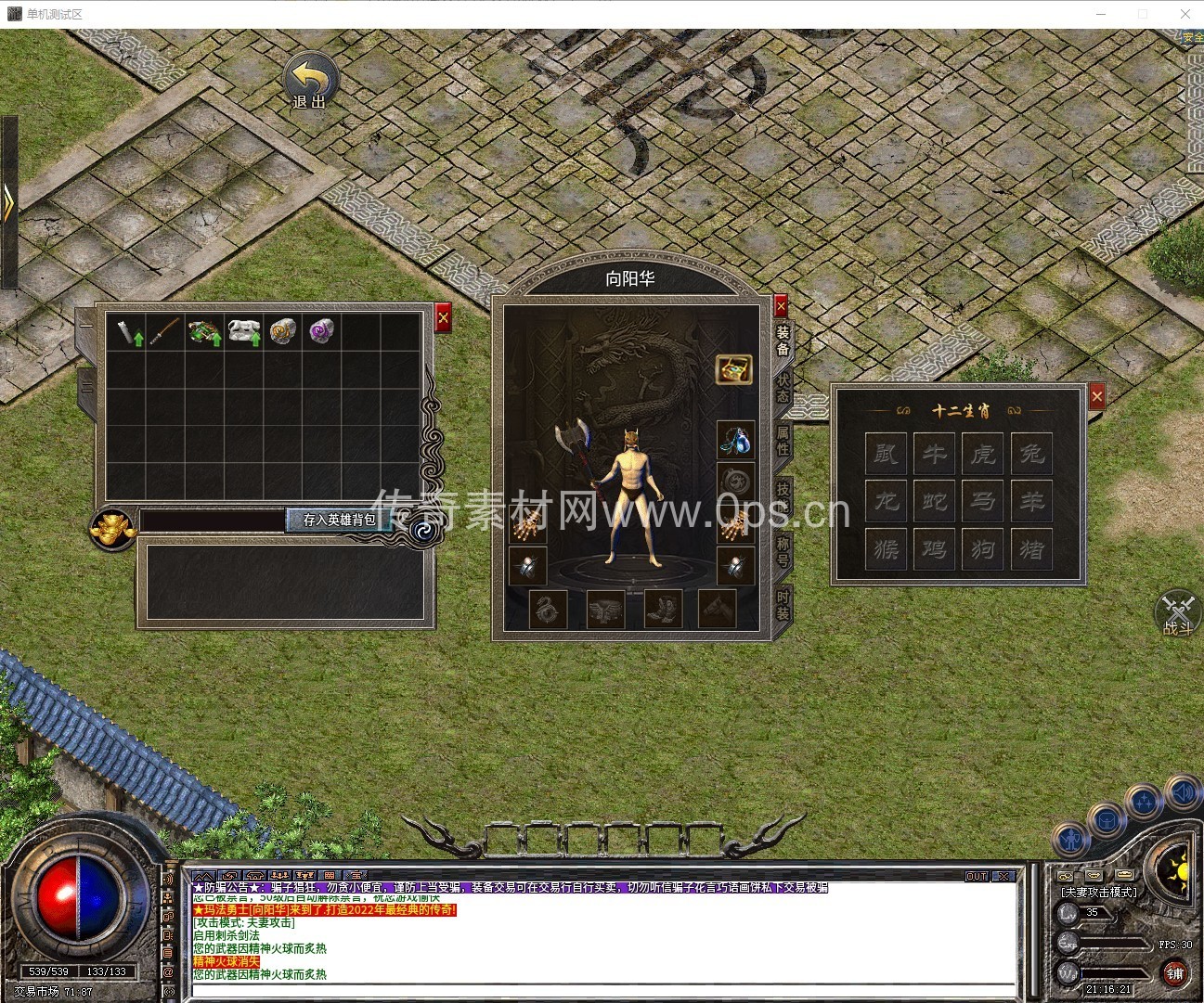1204x1003 pixels.
Task: Open the 时装 fashion tab
Action: click(x=783, y=605)
